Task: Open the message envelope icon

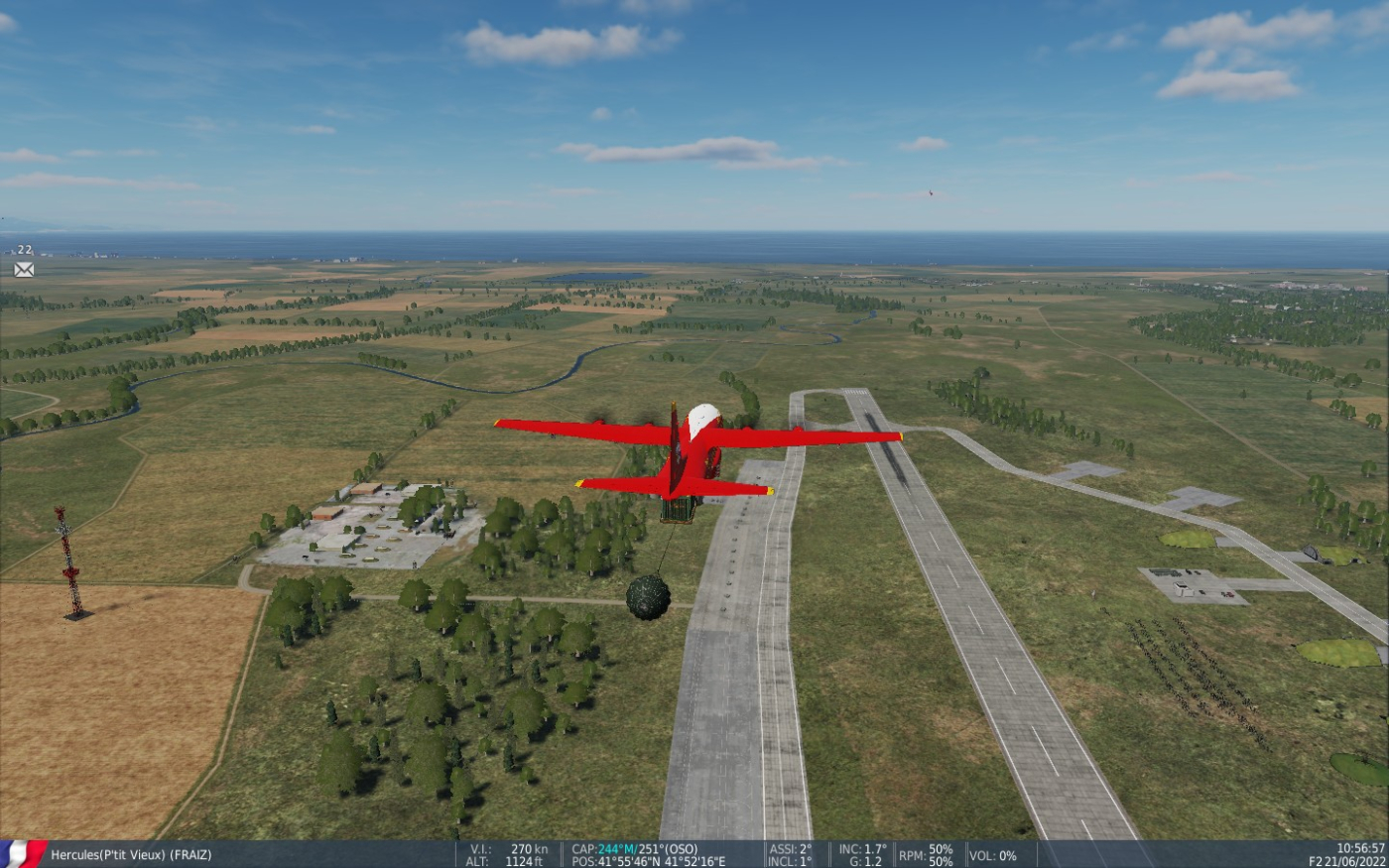Action: (24, 269)
